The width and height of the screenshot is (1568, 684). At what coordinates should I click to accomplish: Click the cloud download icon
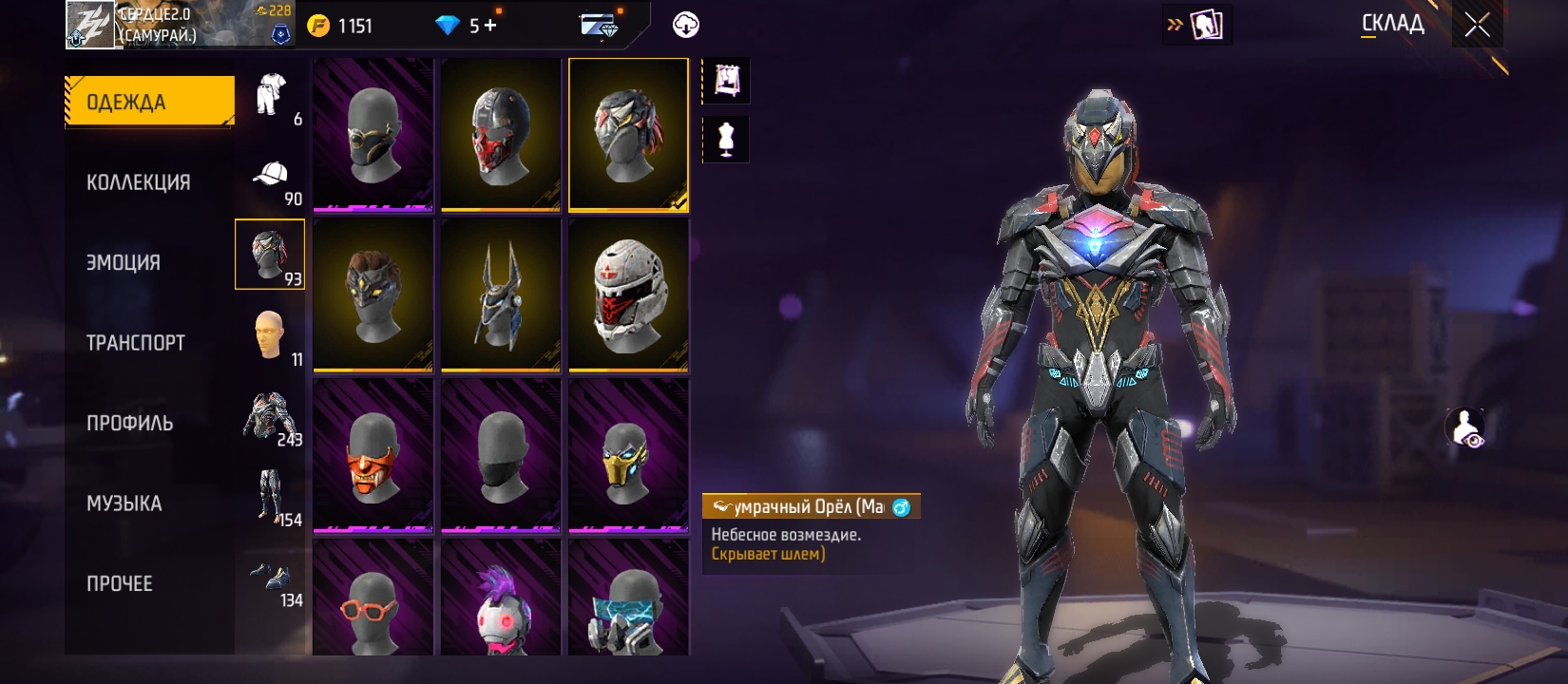tap(686, 26)
